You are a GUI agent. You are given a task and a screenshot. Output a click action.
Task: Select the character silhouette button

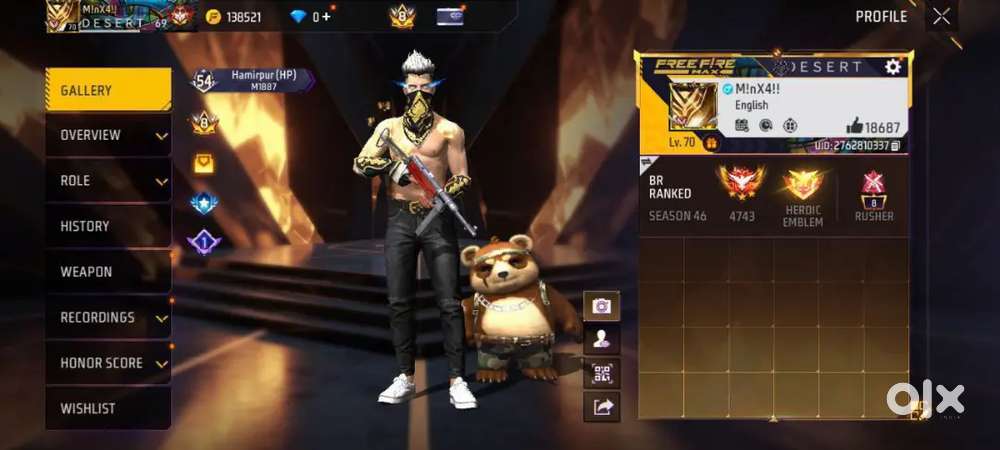pos(602,340)
